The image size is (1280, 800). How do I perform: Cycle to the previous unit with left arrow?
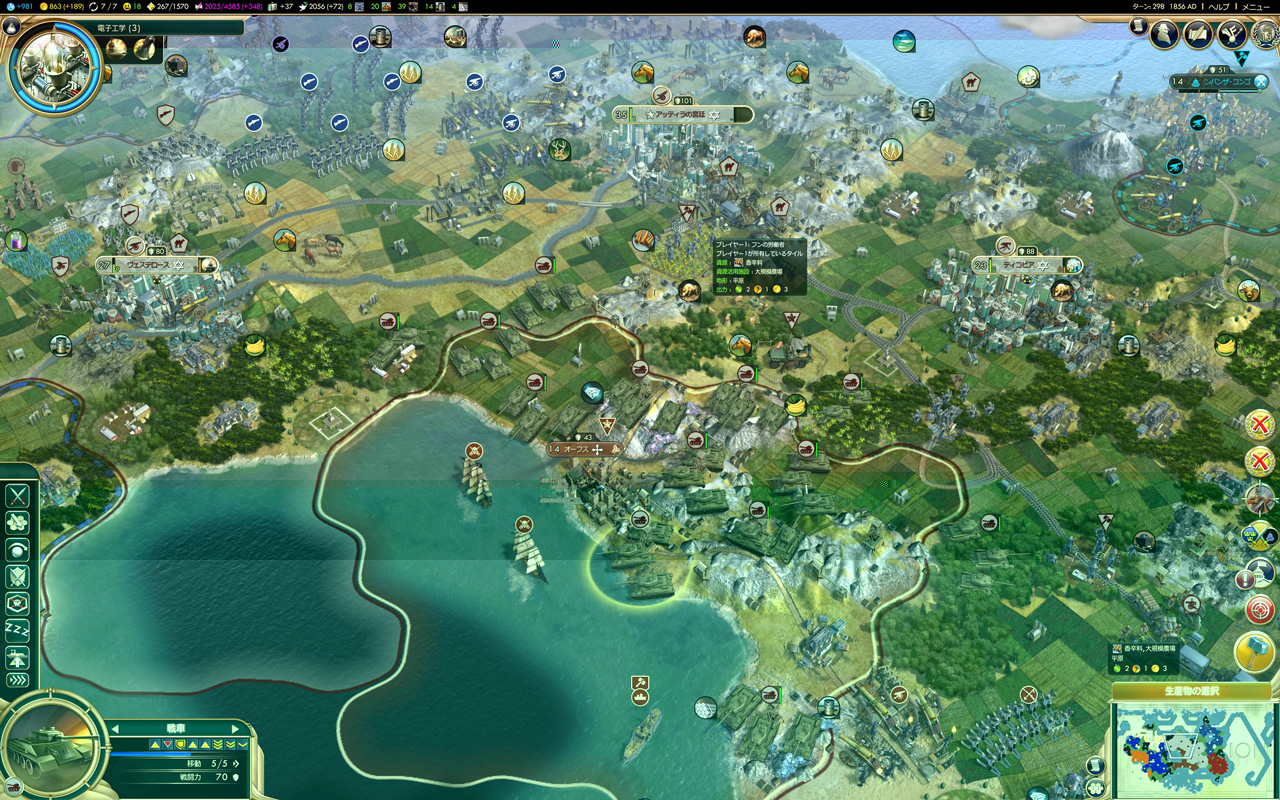click(115, 729)
